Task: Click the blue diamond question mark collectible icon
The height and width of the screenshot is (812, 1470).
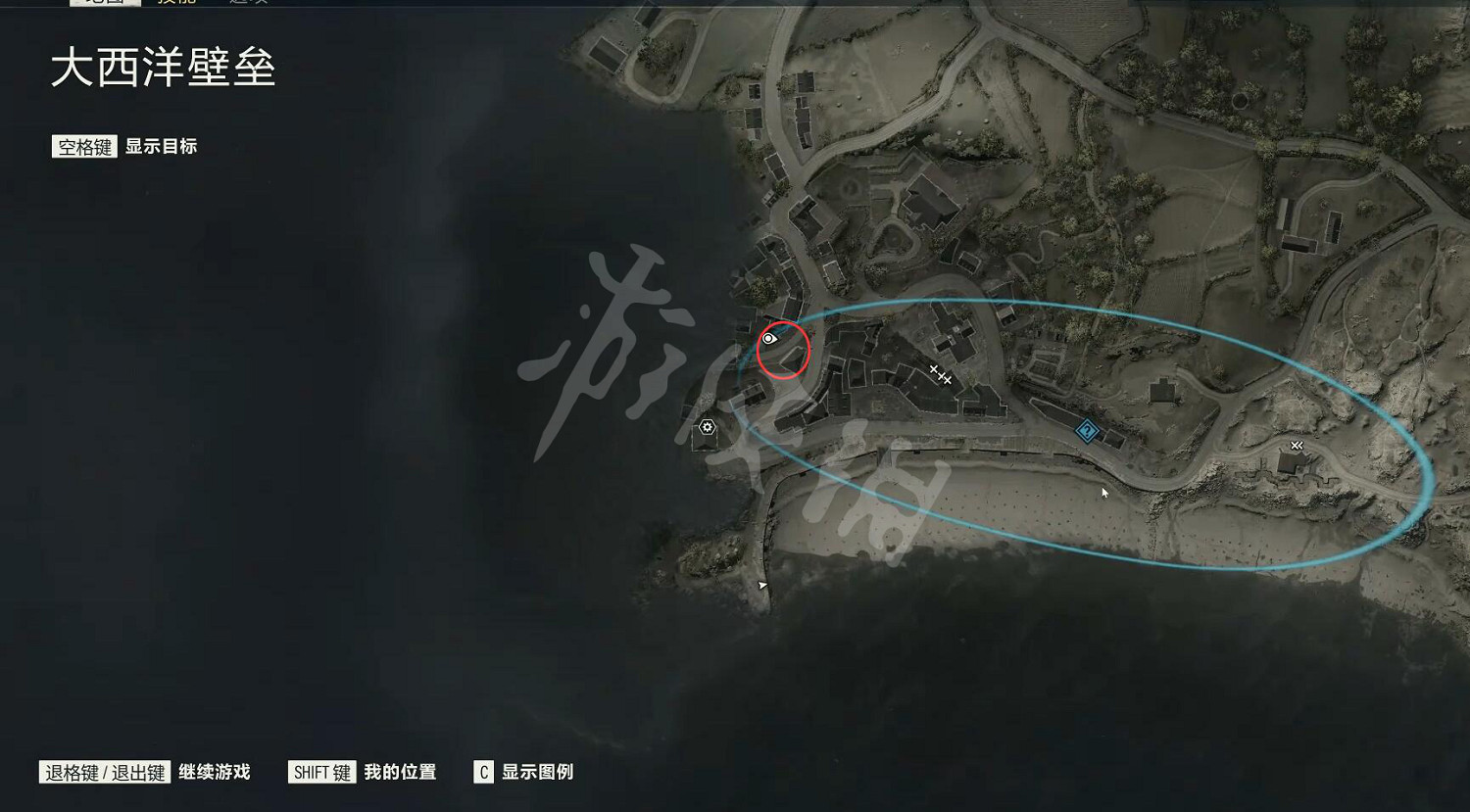Action: tap(1087, 428)
